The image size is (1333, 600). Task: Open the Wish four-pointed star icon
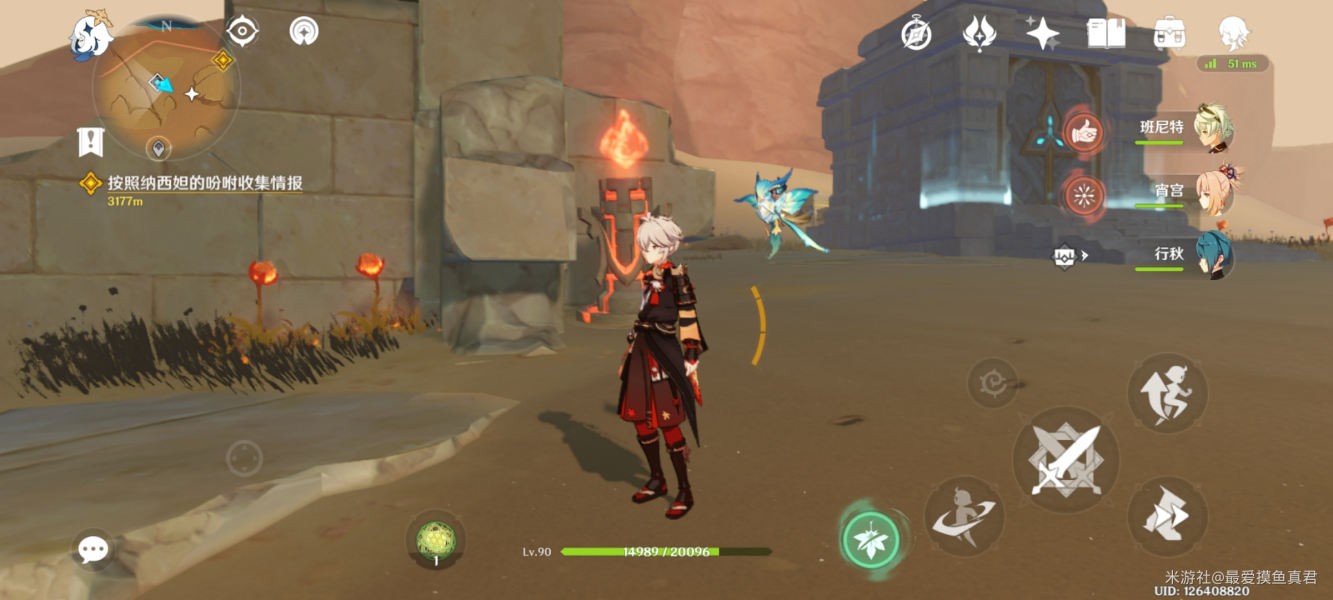point(1042,34)
